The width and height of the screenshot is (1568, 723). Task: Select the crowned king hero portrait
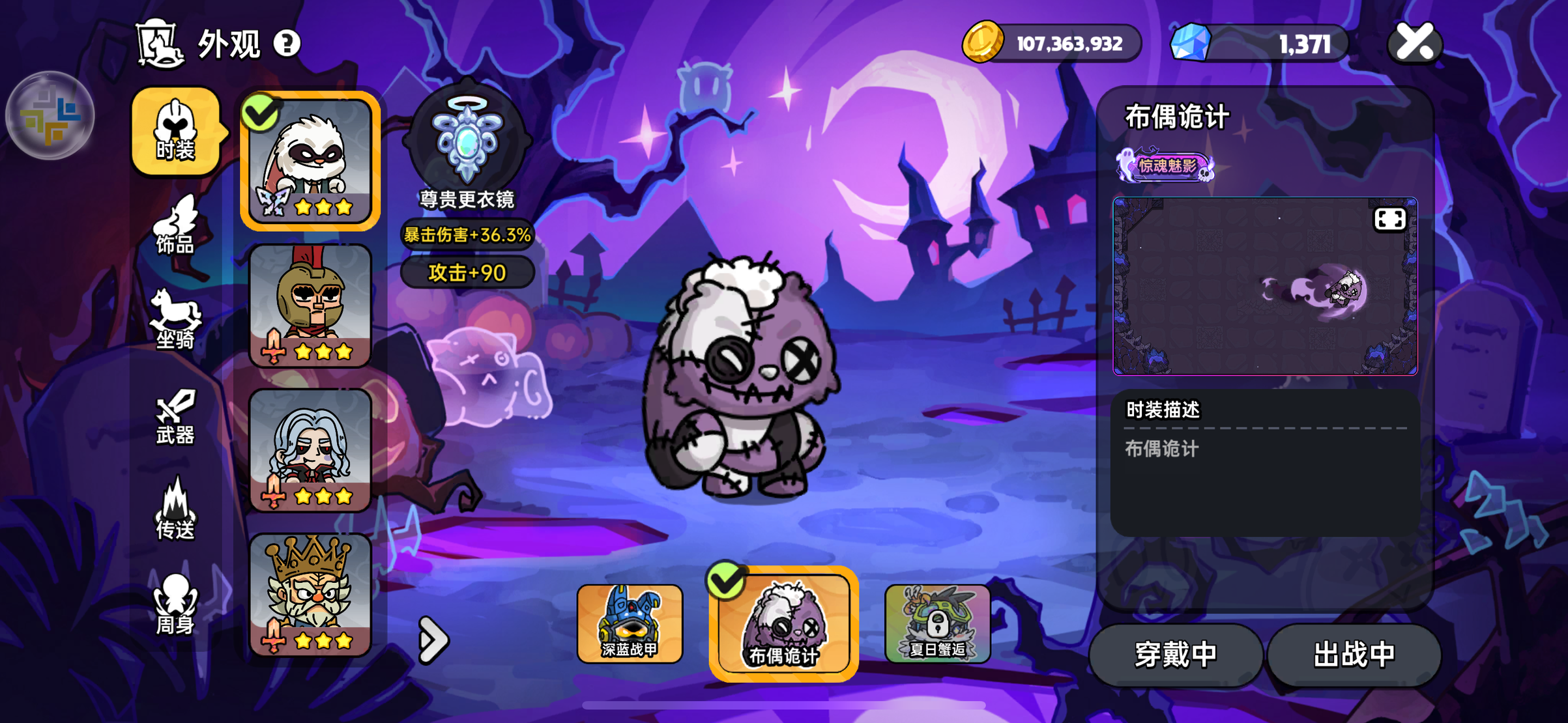[310, 594]
